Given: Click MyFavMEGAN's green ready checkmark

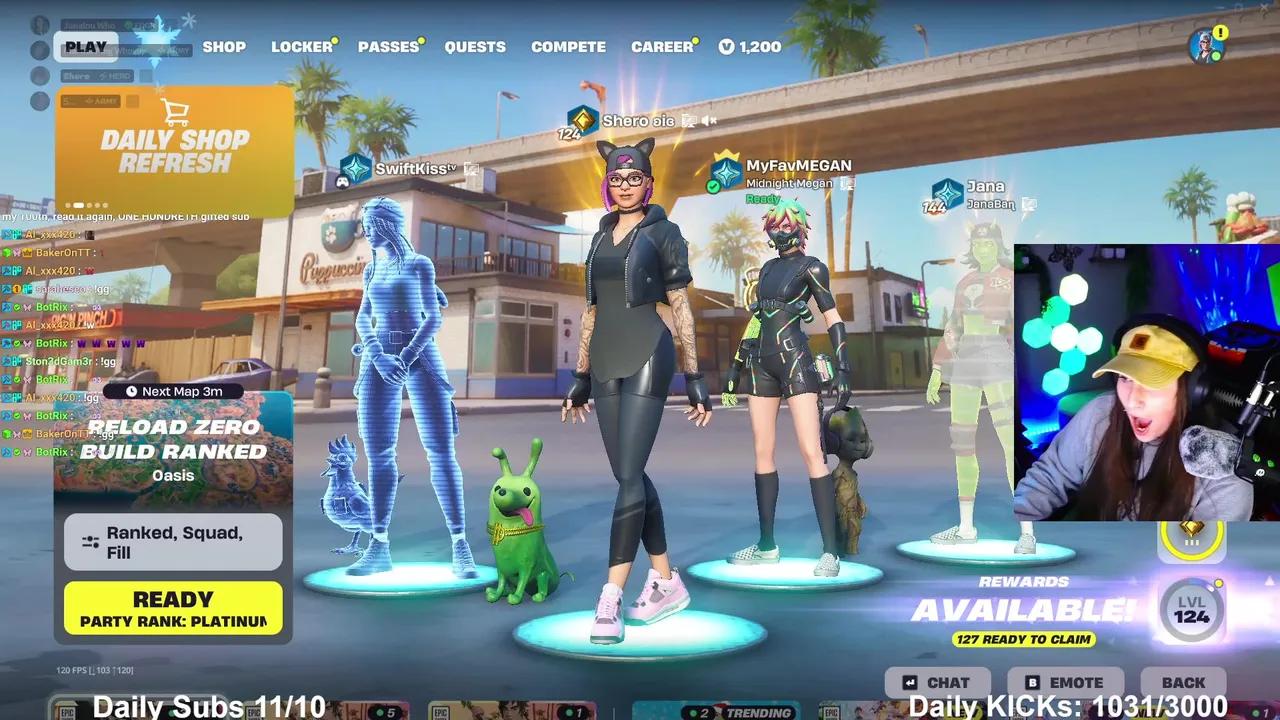Looking at the screenshot, I should (712, 186).
